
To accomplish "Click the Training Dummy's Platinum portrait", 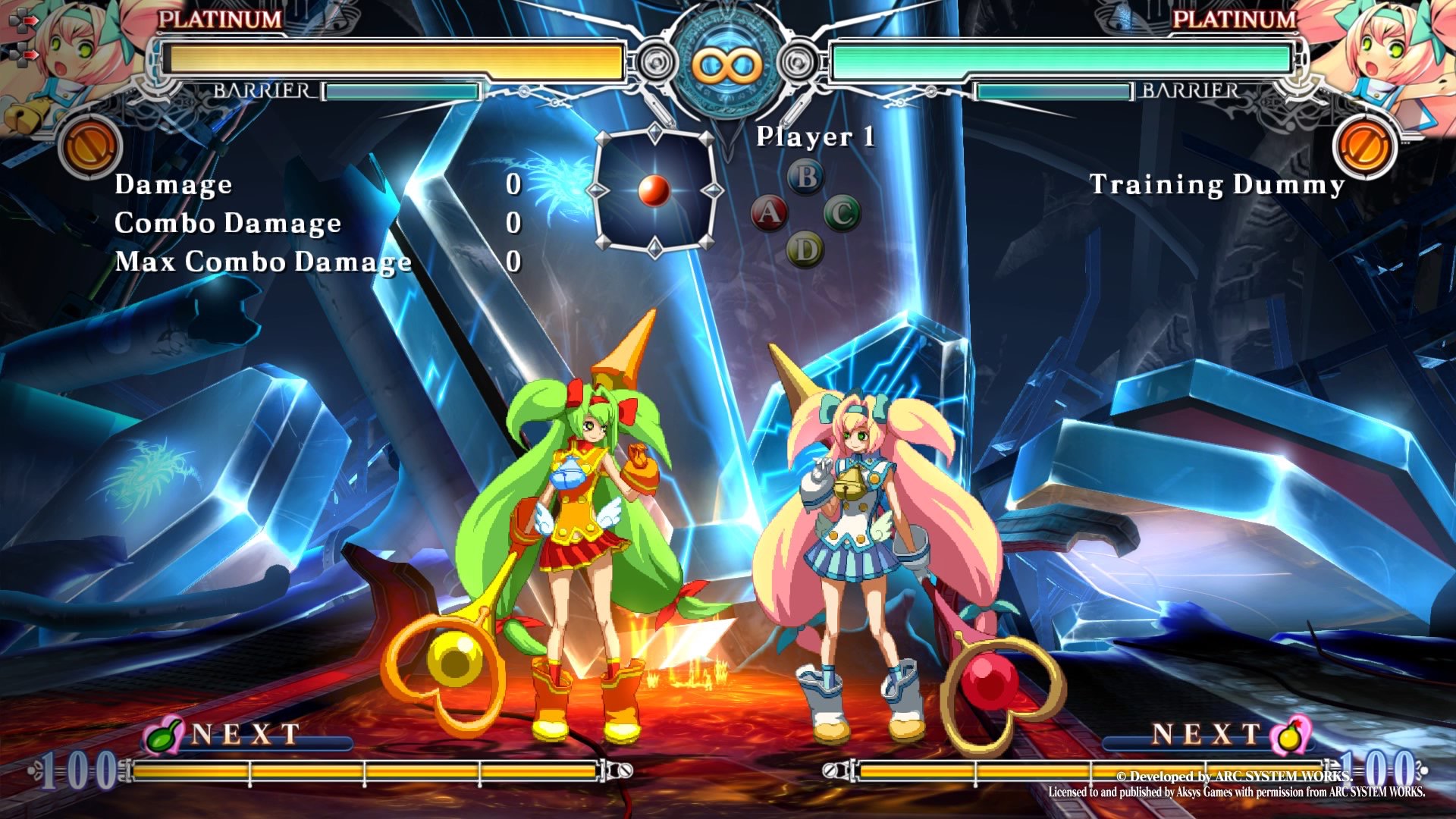I will (x=1380, y=57).
